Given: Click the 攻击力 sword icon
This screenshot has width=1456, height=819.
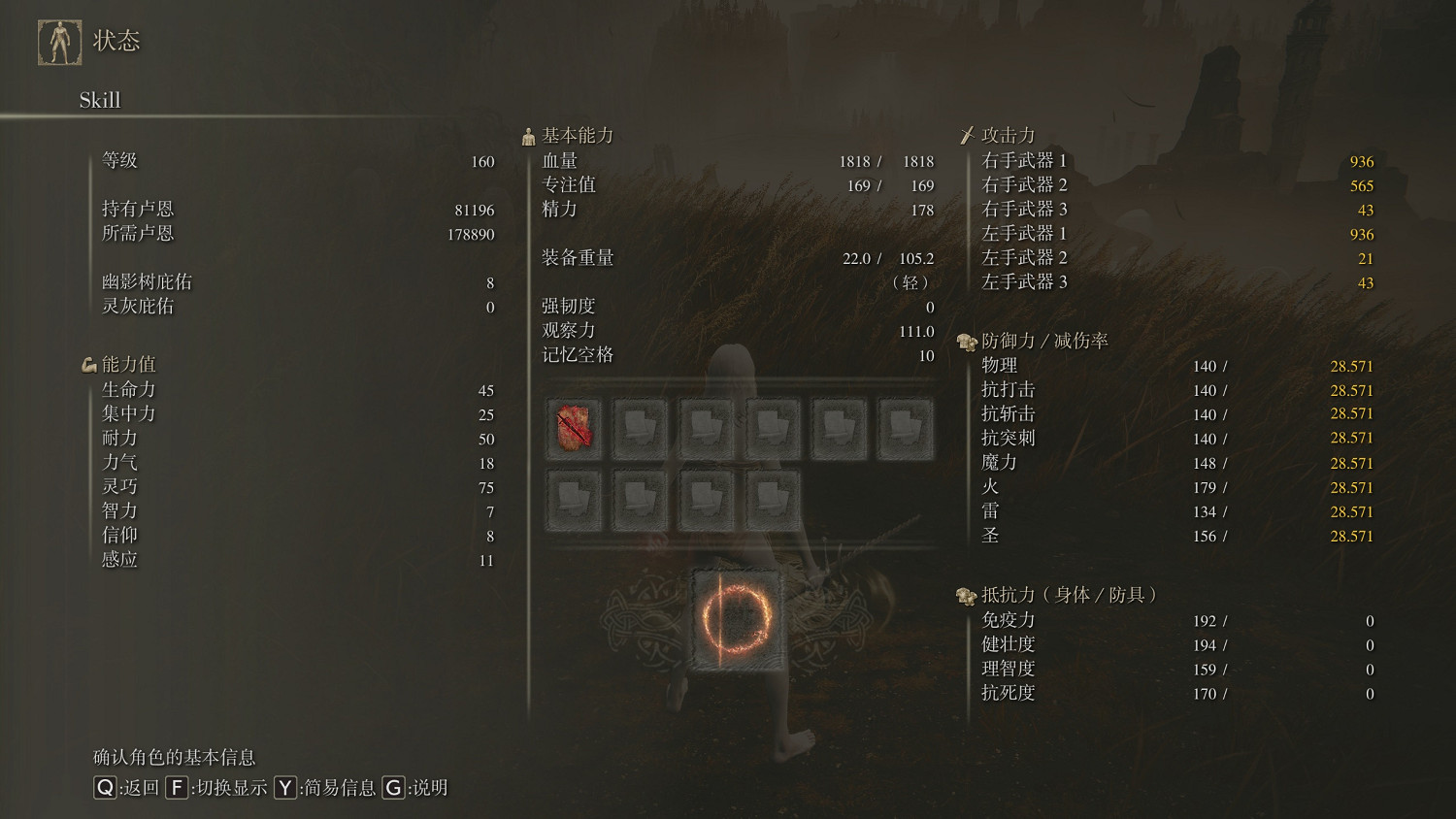Looking at the screenshot, I should 969,134.
